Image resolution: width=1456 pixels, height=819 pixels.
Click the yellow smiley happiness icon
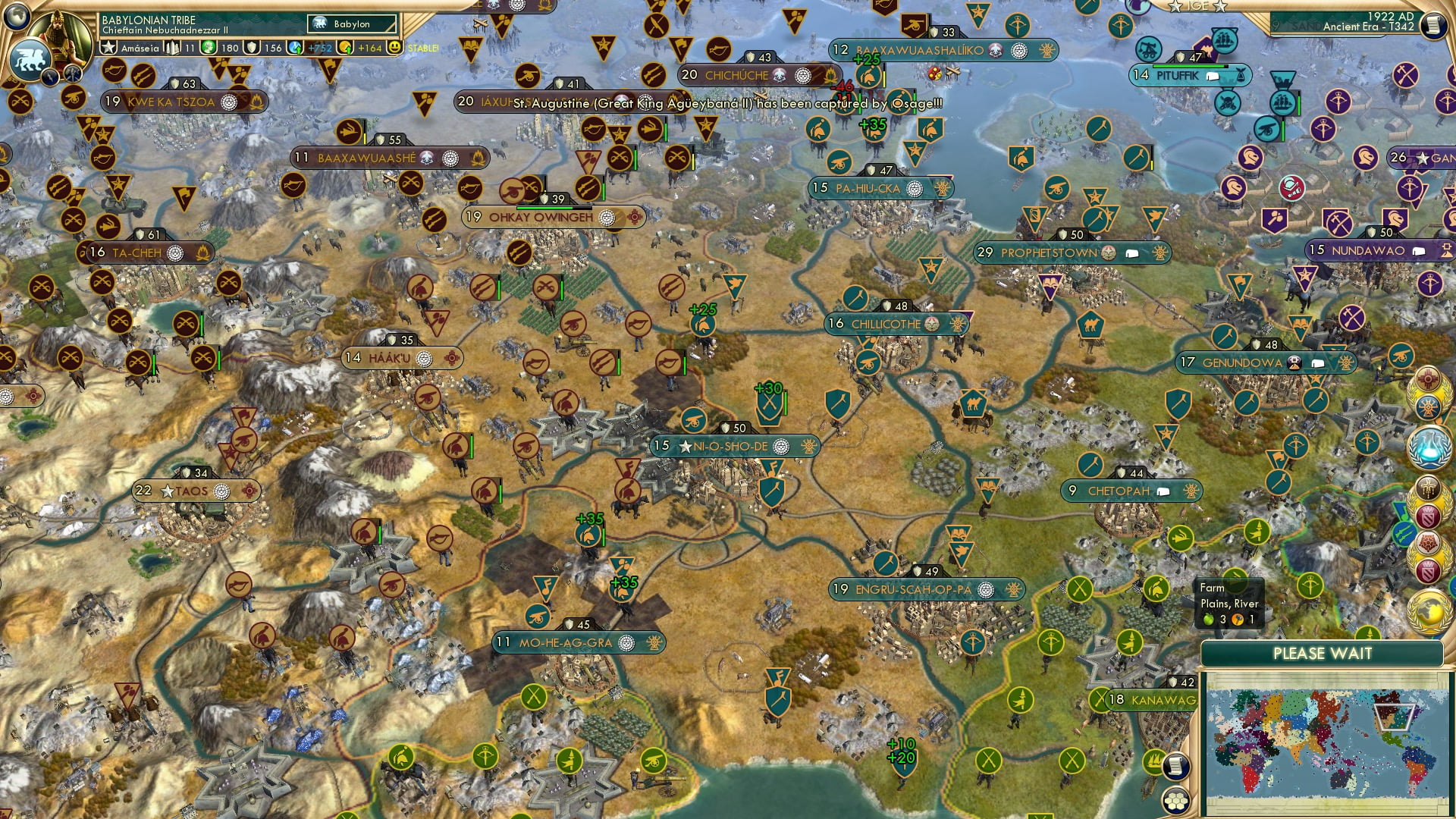(394, 48)
